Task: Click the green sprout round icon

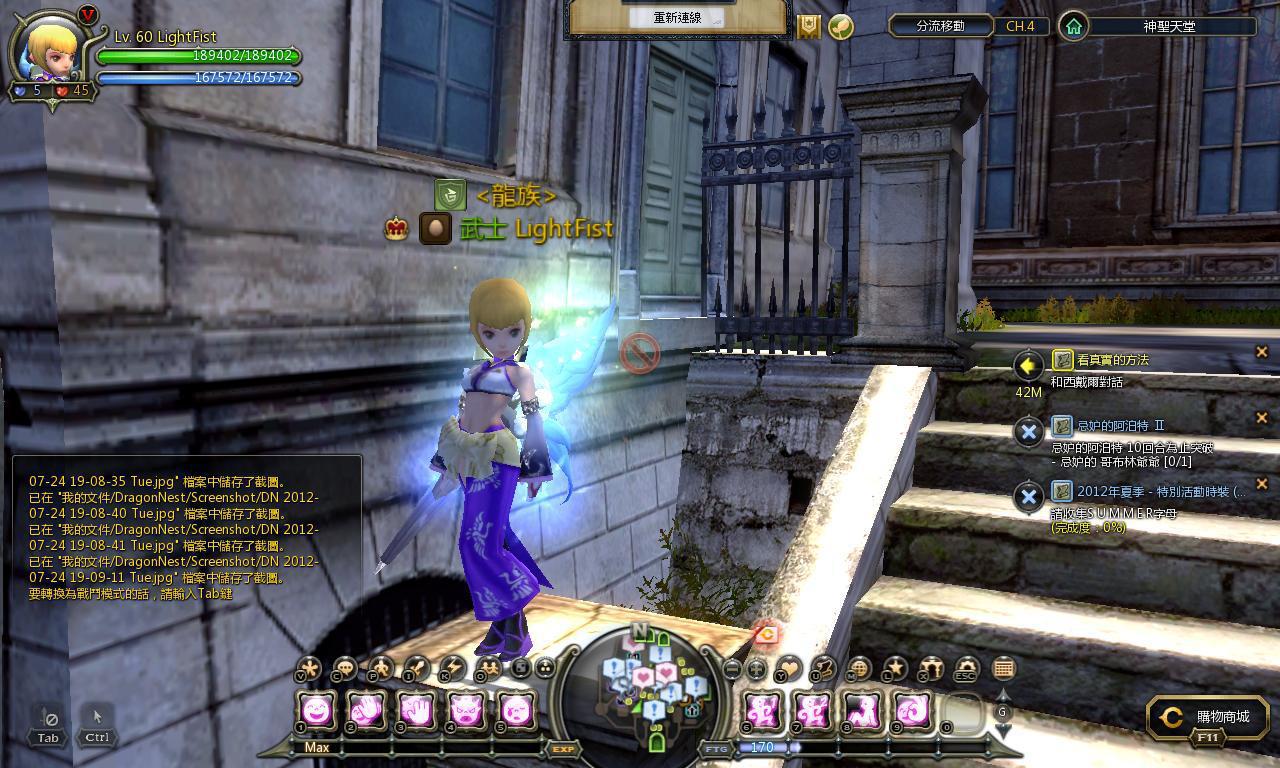Action: tap(841, 27)
